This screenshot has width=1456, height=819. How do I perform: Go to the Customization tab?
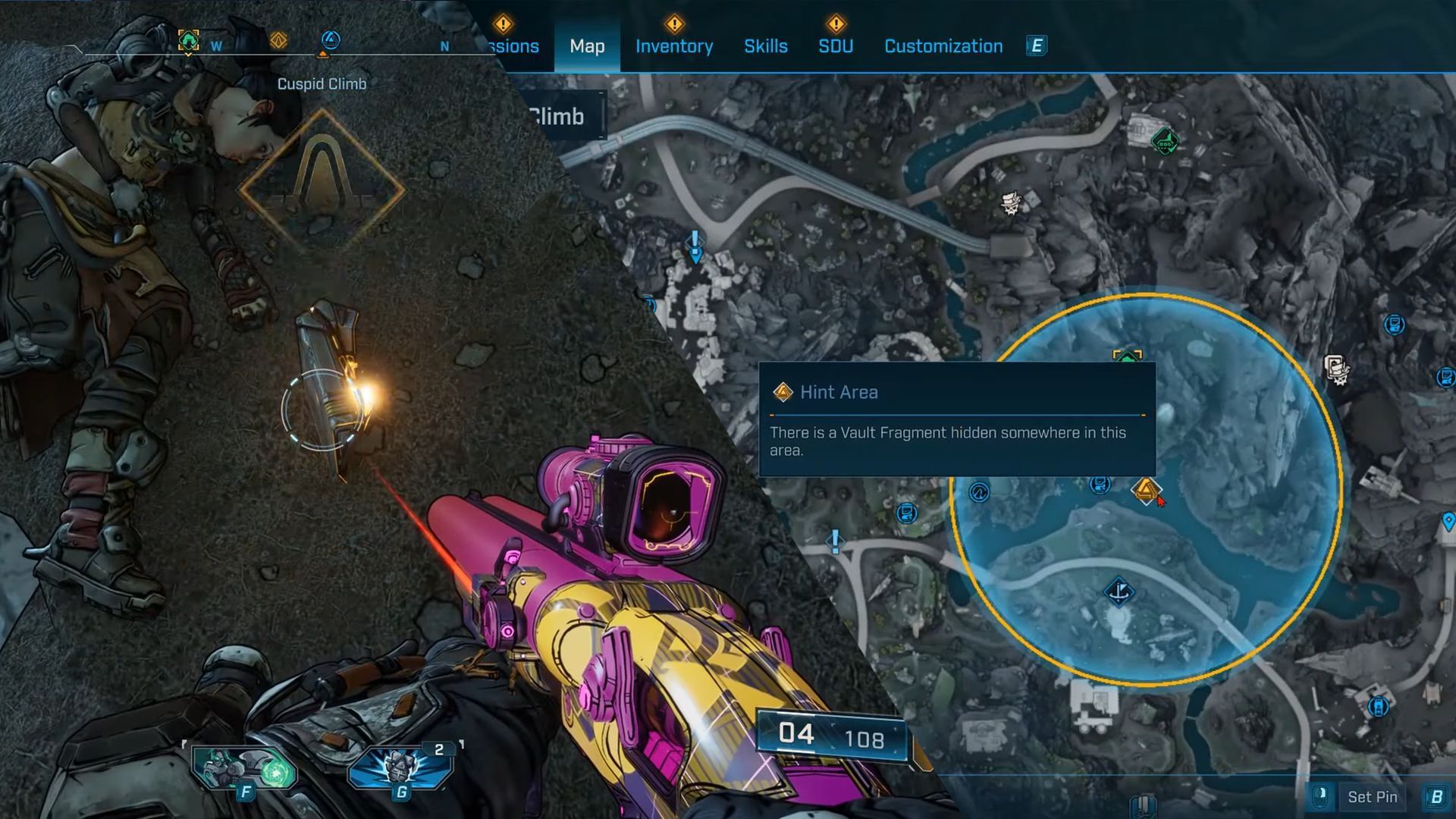[943, 46]
